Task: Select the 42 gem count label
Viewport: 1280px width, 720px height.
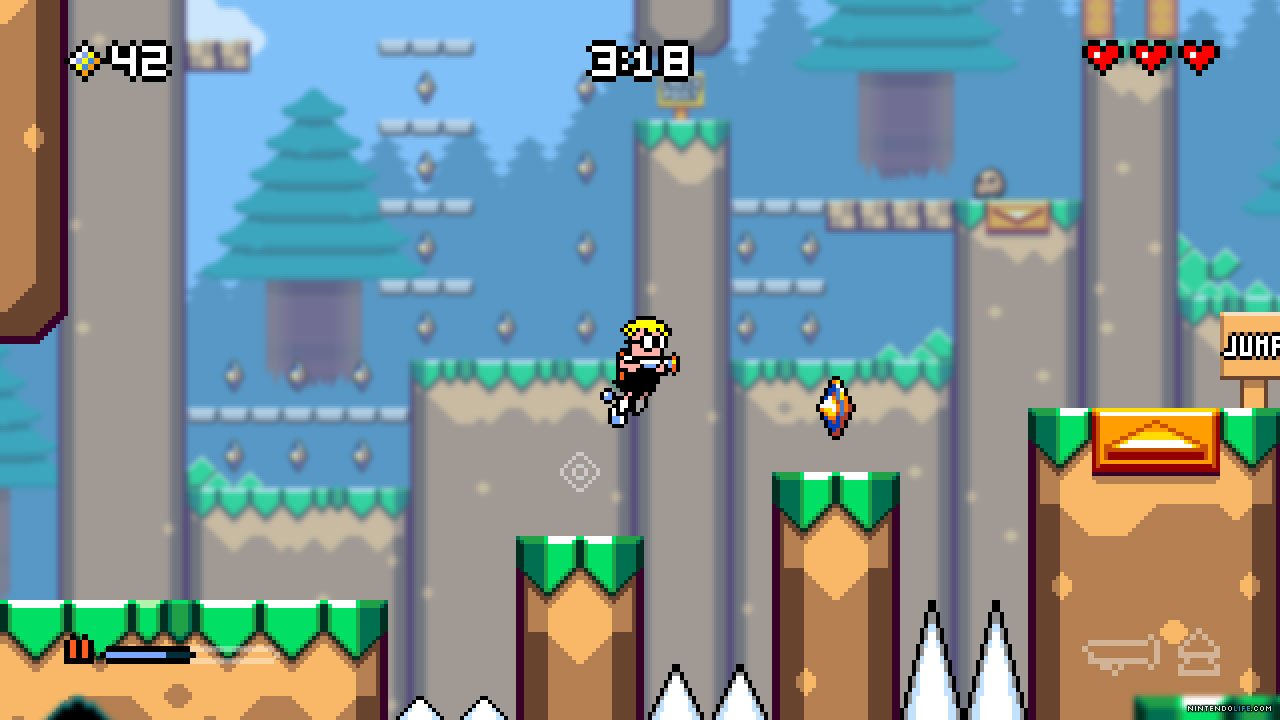Action: (x=138, y=60)
